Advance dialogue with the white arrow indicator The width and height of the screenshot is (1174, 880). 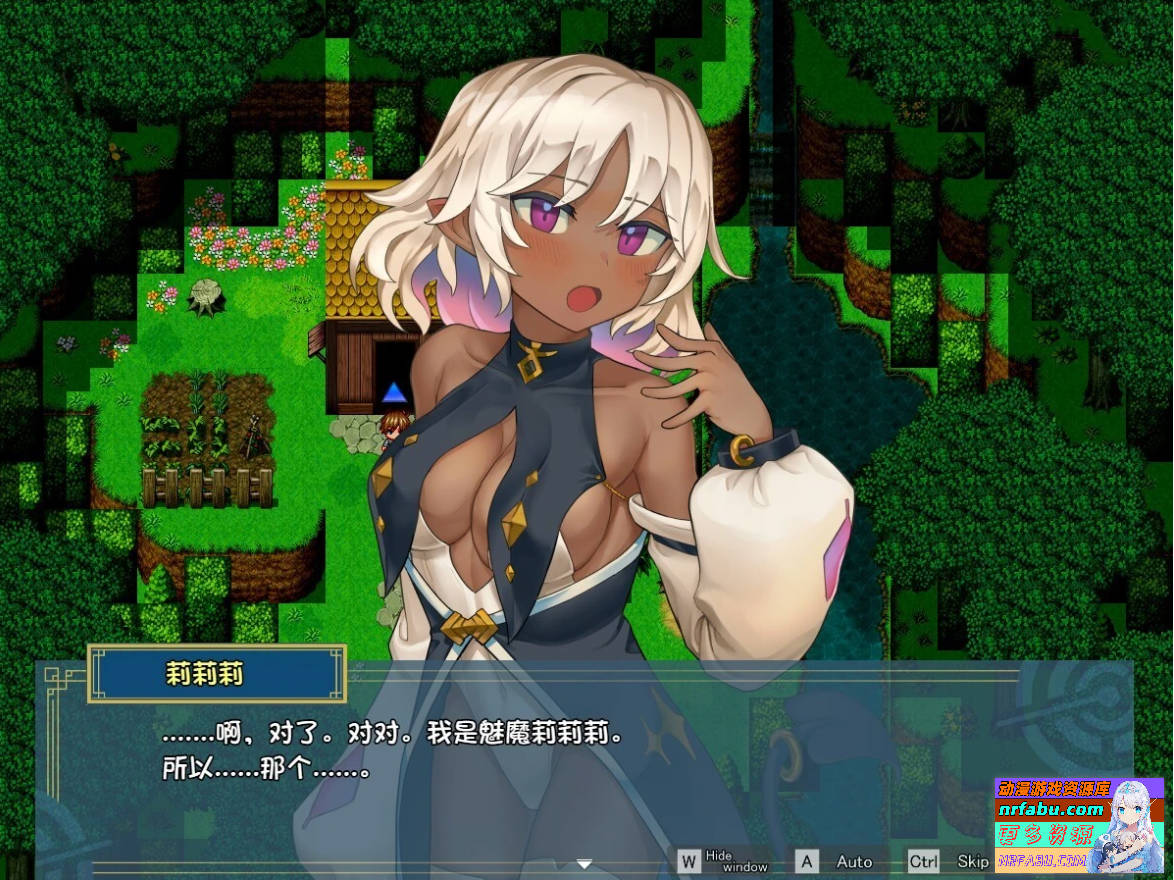pos(585,864)
